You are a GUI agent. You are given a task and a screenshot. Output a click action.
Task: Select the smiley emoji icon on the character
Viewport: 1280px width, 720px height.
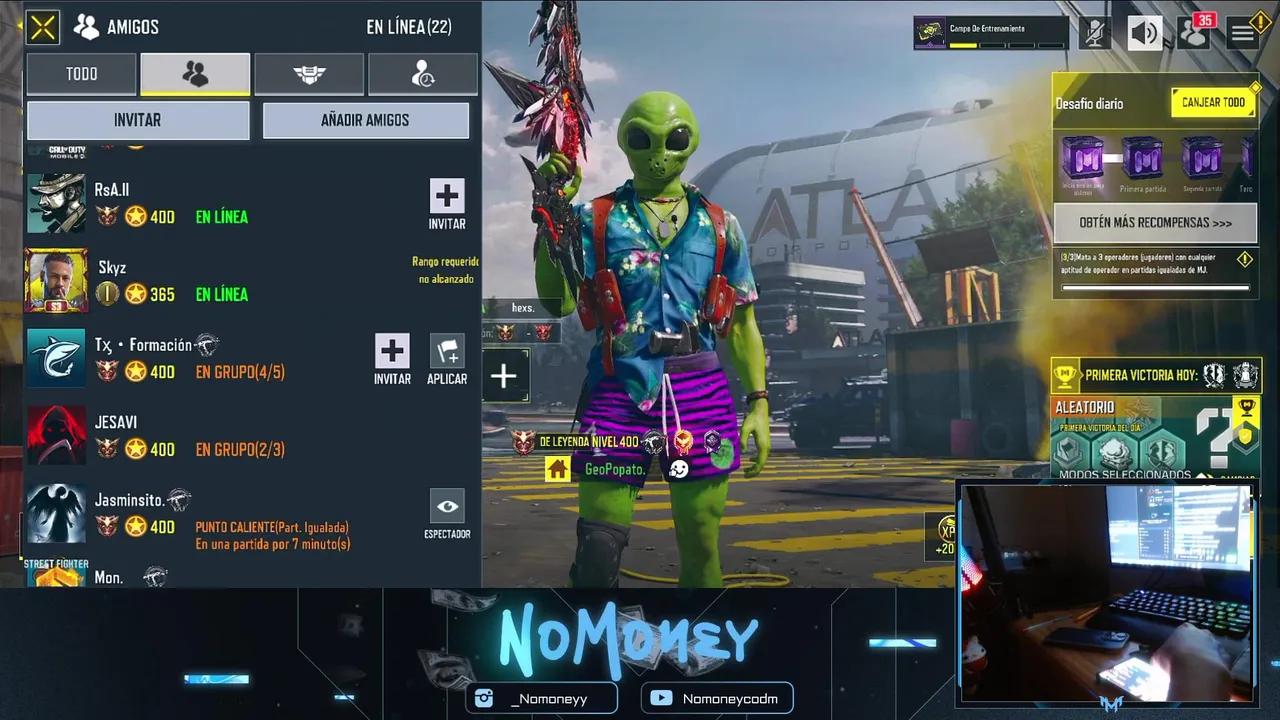click(x=678, y=466)
